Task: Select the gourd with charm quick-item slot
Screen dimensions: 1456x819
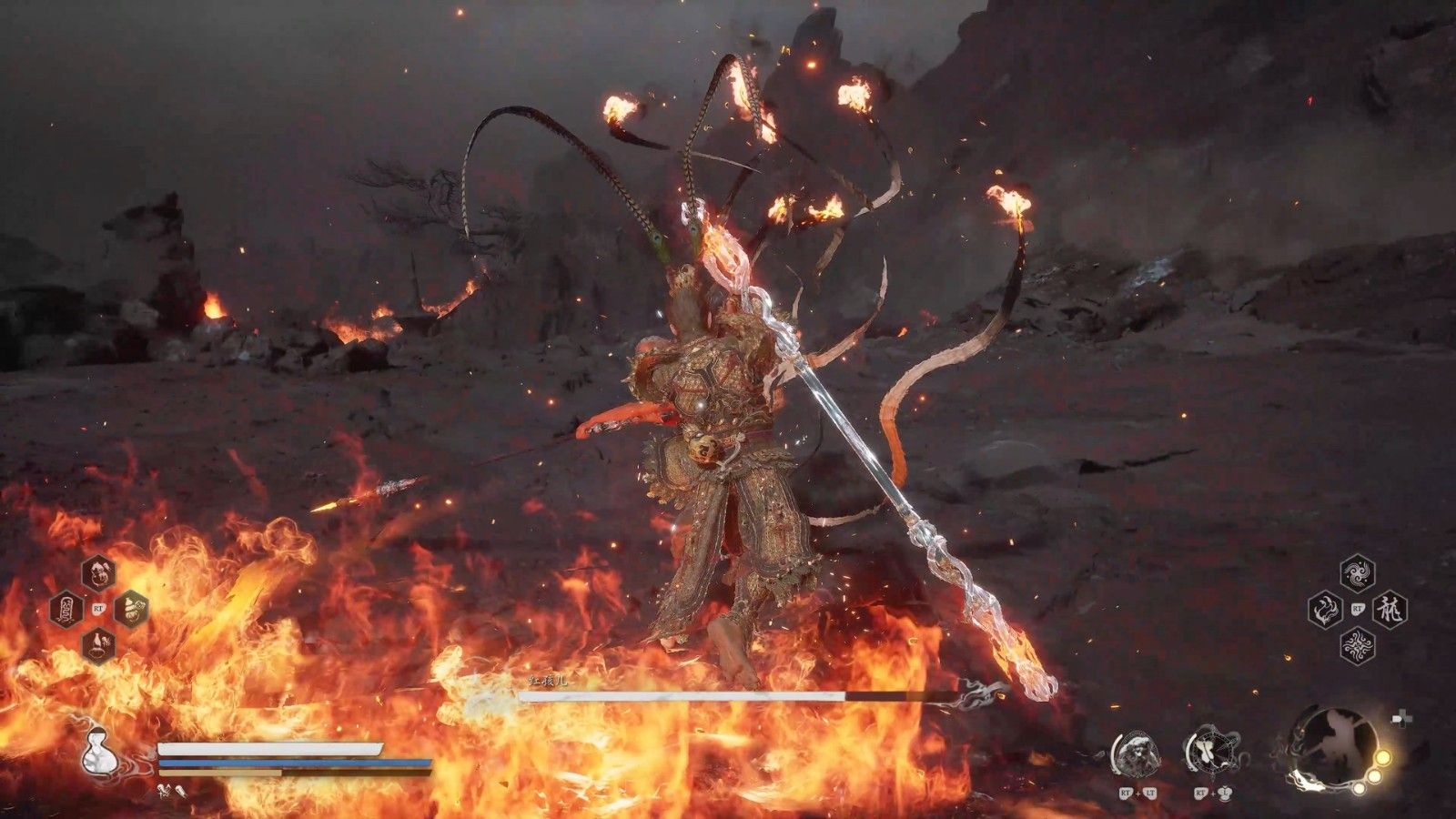Action: click(131, 609)
